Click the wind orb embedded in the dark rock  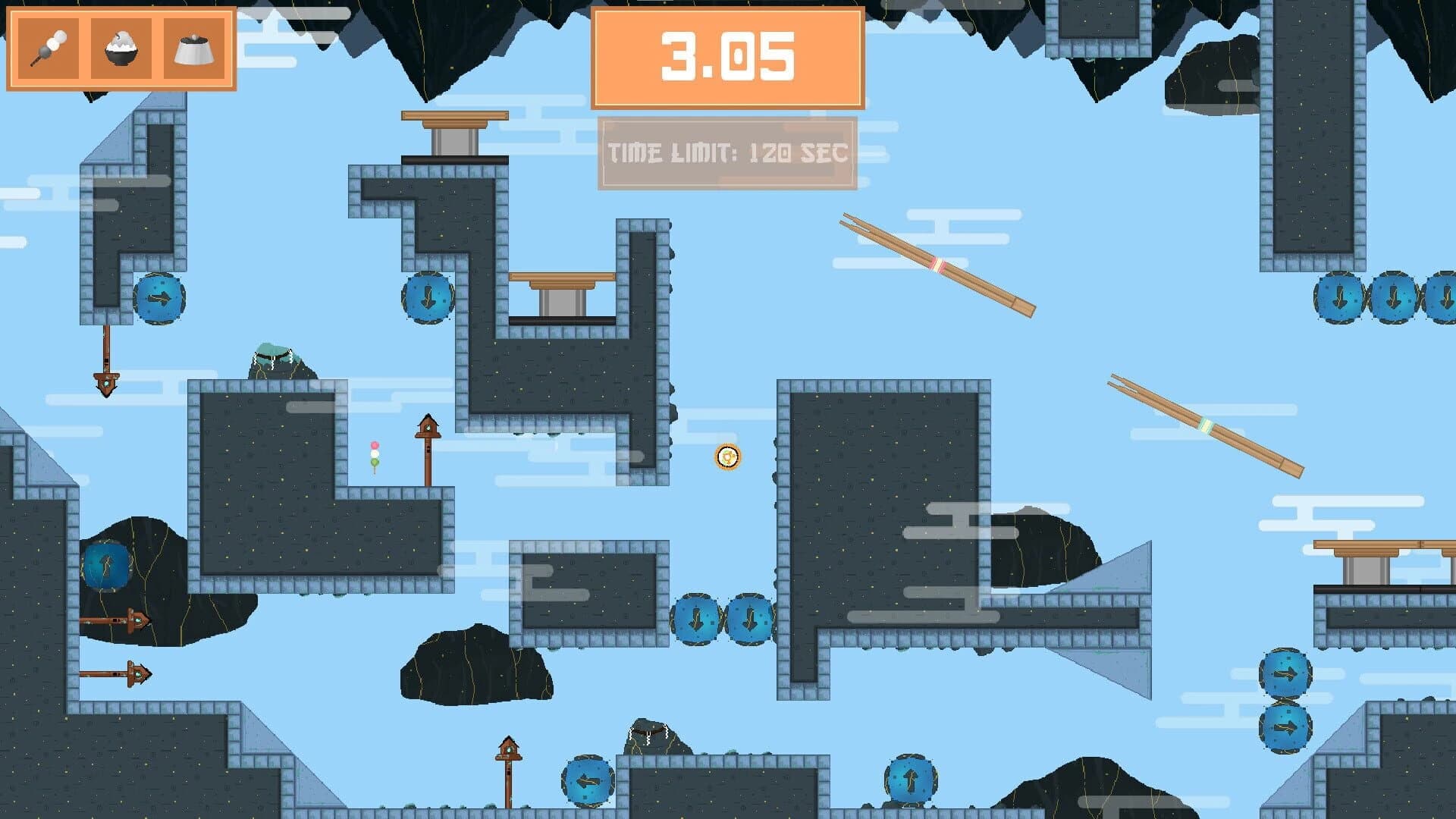coord(106,565)
